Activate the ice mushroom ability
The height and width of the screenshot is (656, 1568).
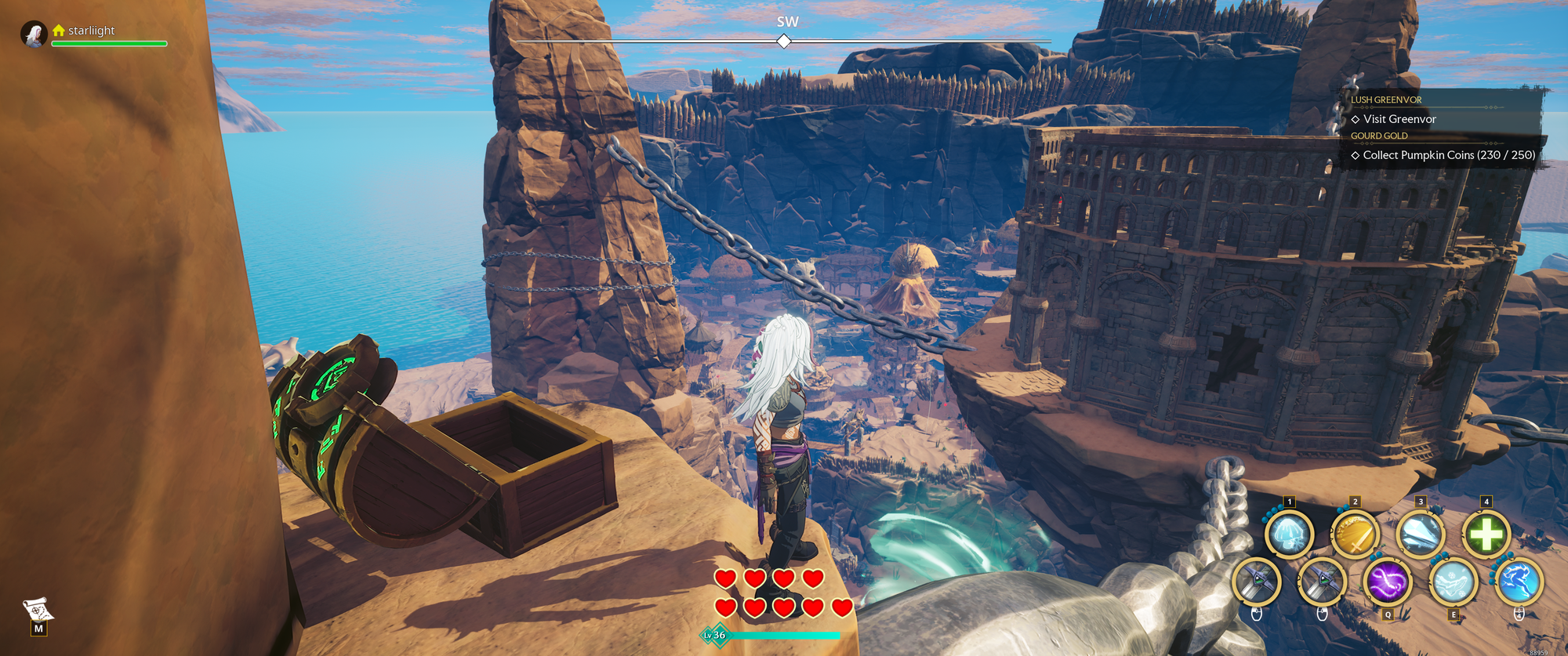pyautogui.click(x=1289, y=535)
